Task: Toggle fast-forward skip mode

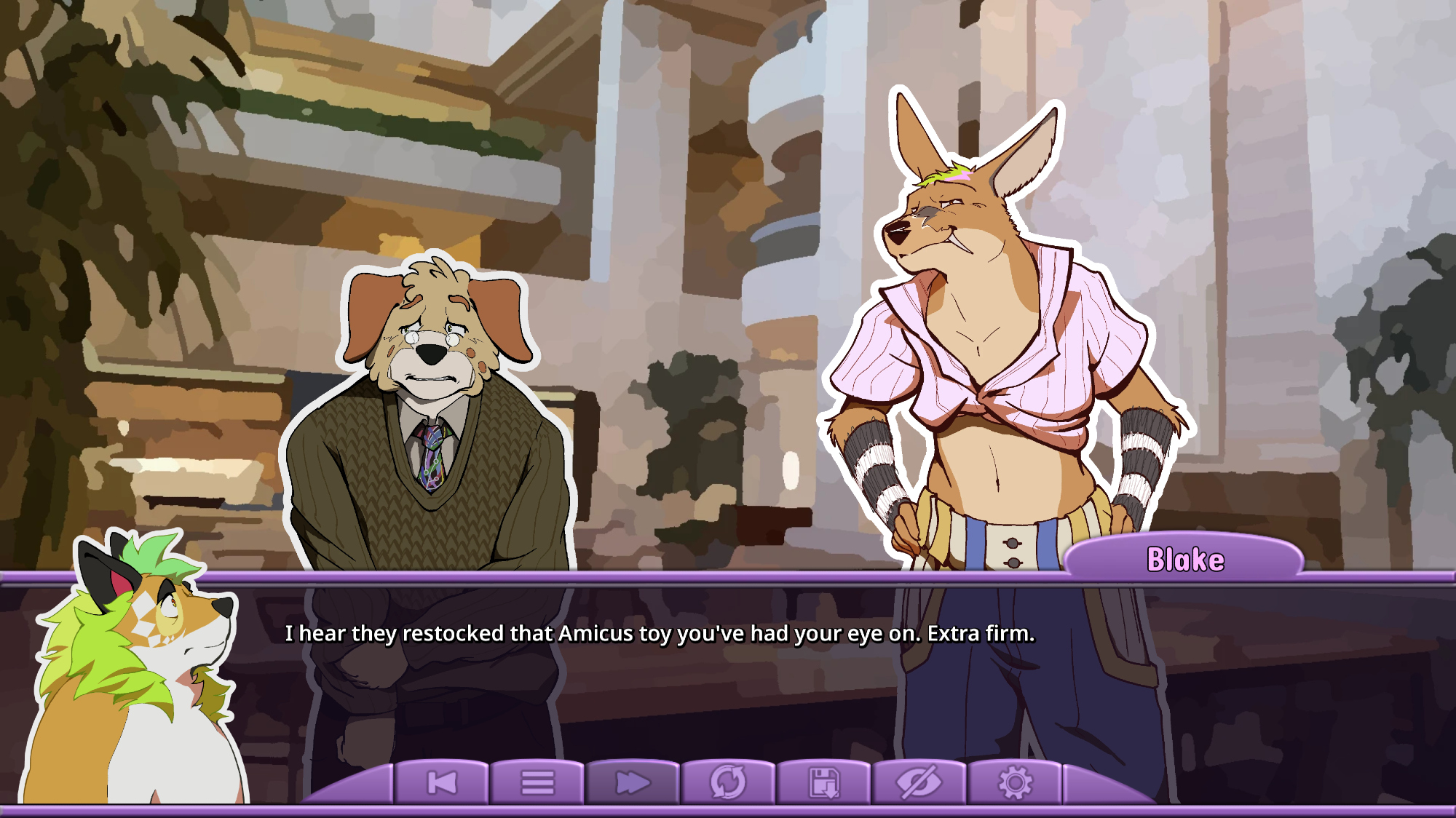Action: click(x=633, y=783)
